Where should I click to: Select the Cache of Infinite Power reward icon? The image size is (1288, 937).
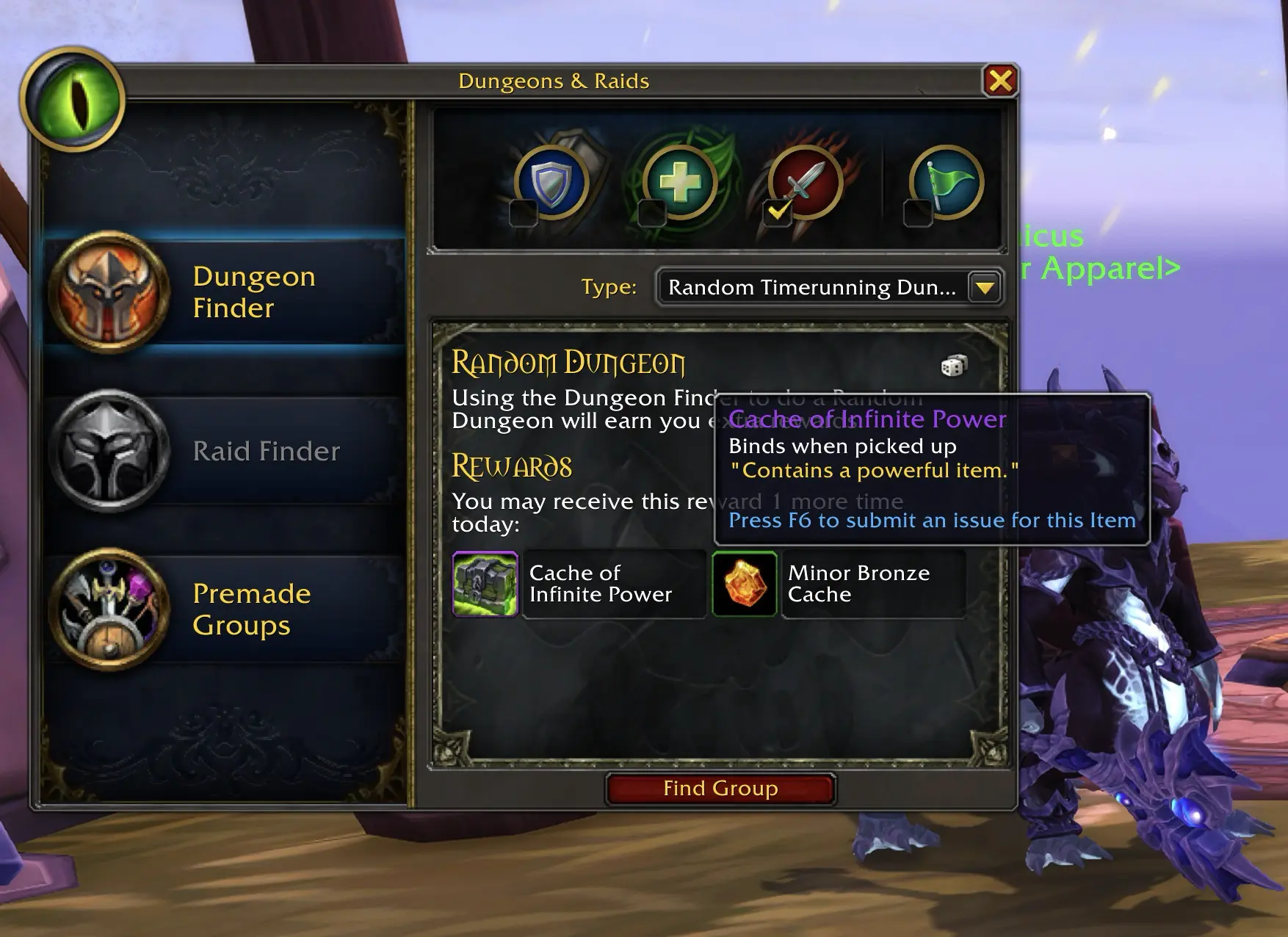[x=485, y=585]
